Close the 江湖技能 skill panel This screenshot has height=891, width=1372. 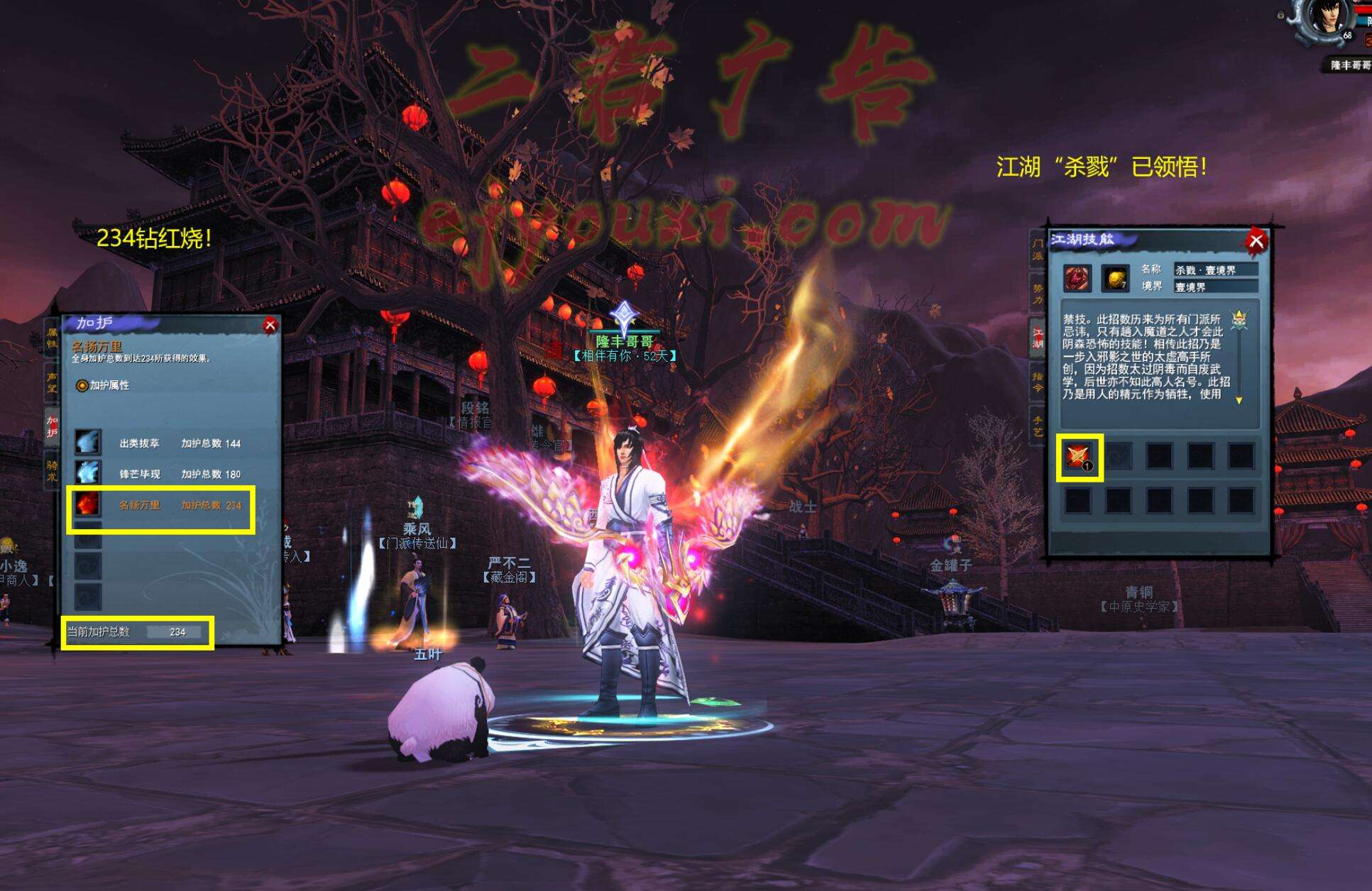[1256, 241]
